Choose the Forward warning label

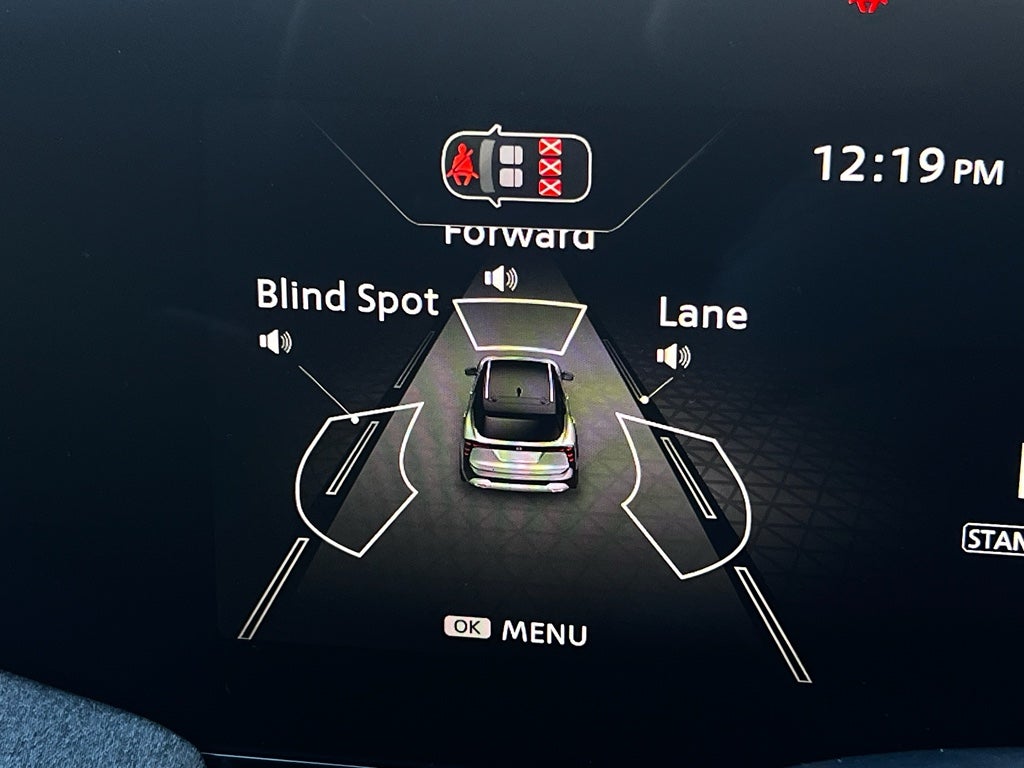[x=519, y=237]
